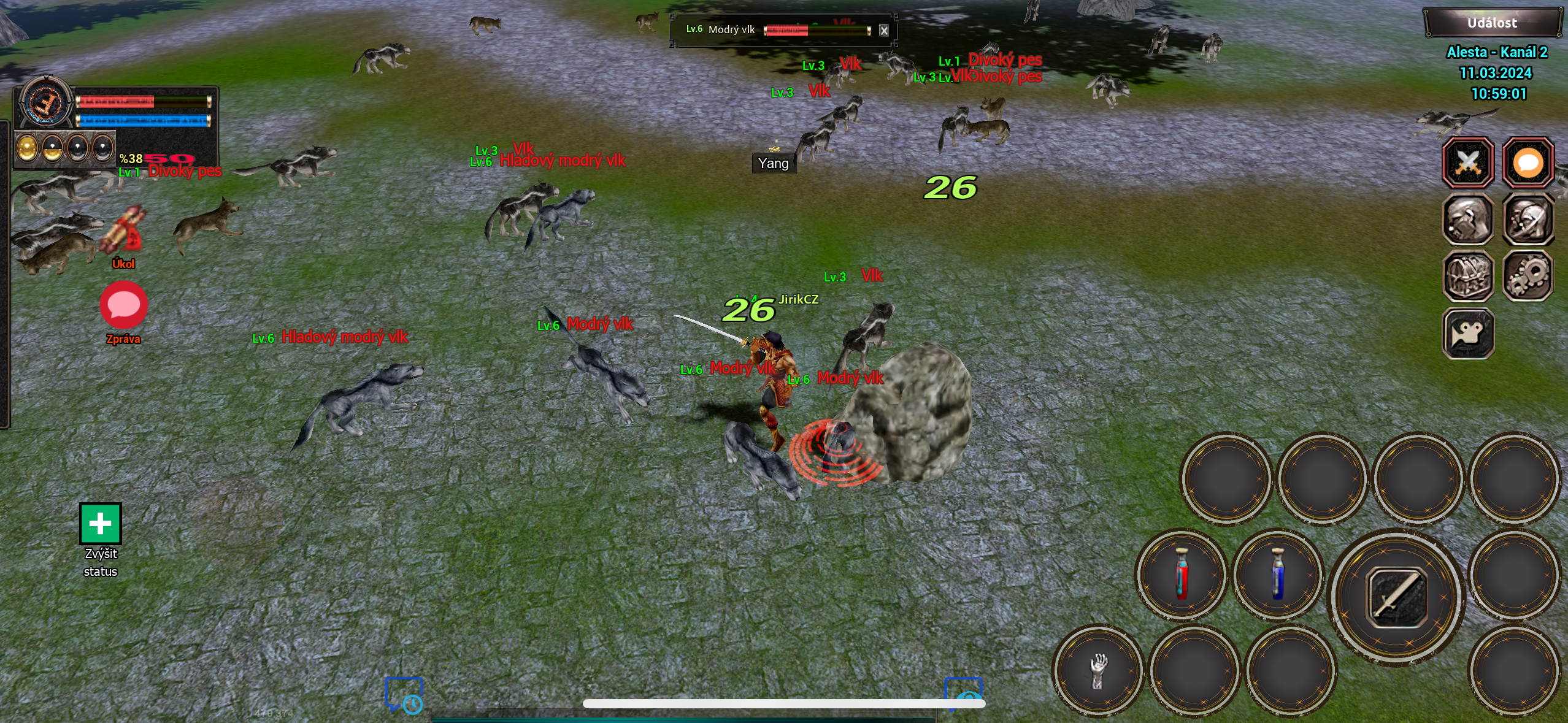Open the gears settings icon
This screenshot has height=723, width=1568.
click(1528, 277)
